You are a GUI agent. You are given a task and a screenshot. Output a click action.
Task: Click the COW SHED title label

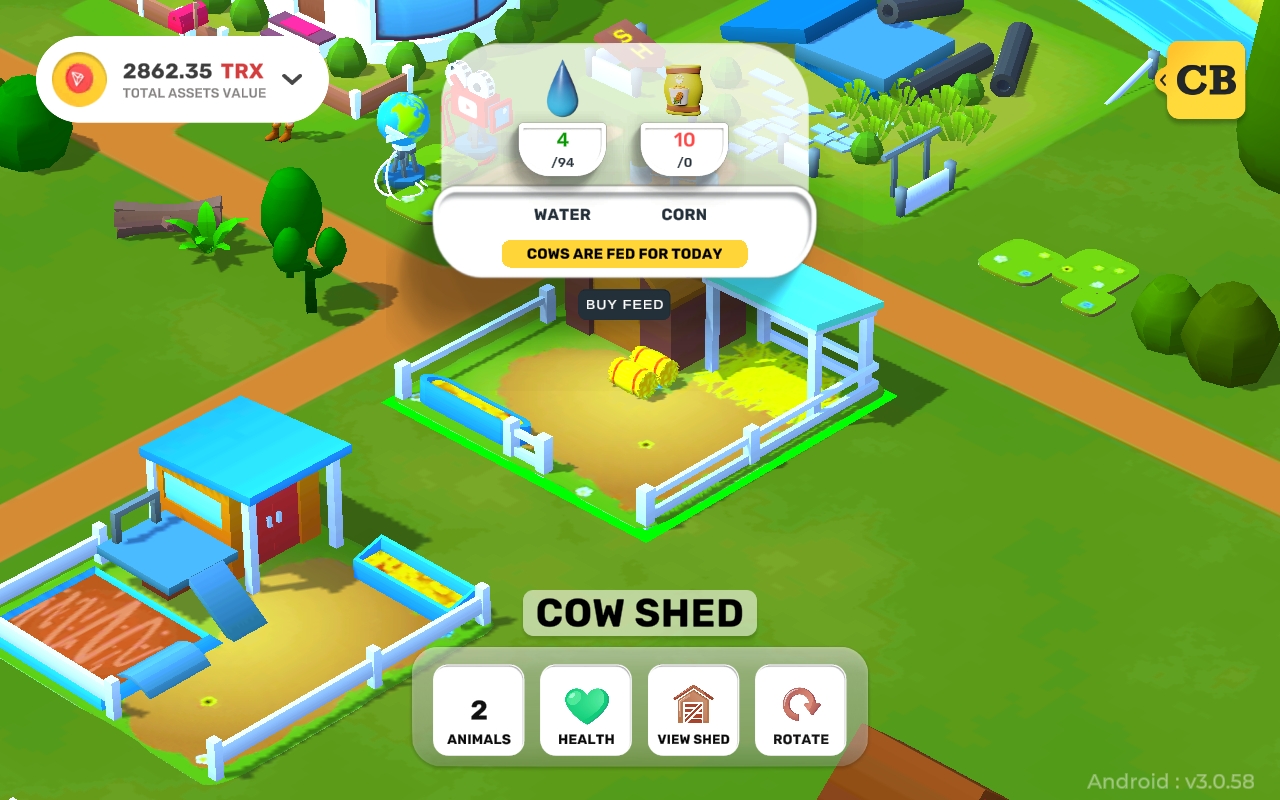coord(640,613)
